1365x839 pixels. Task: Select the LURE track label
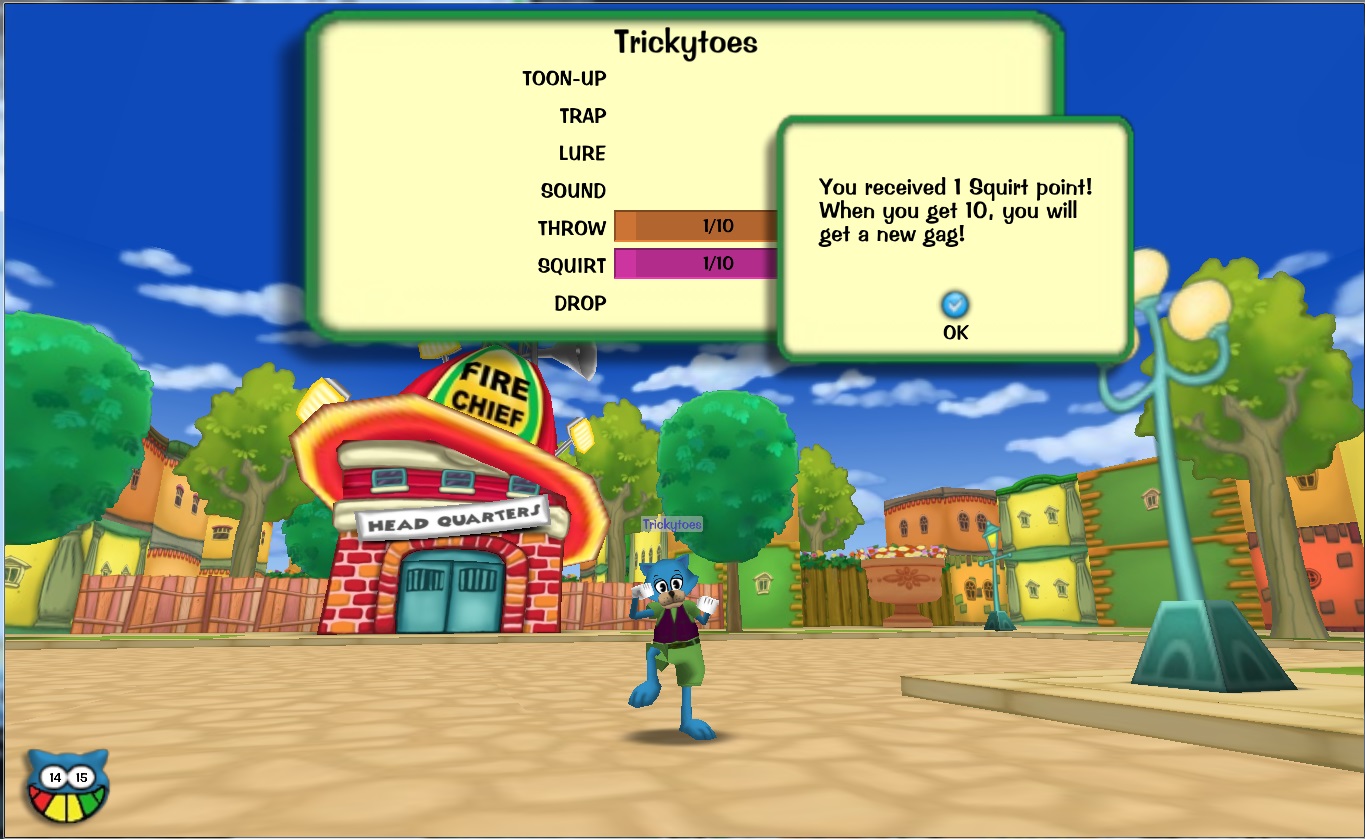tap(582, 153)
